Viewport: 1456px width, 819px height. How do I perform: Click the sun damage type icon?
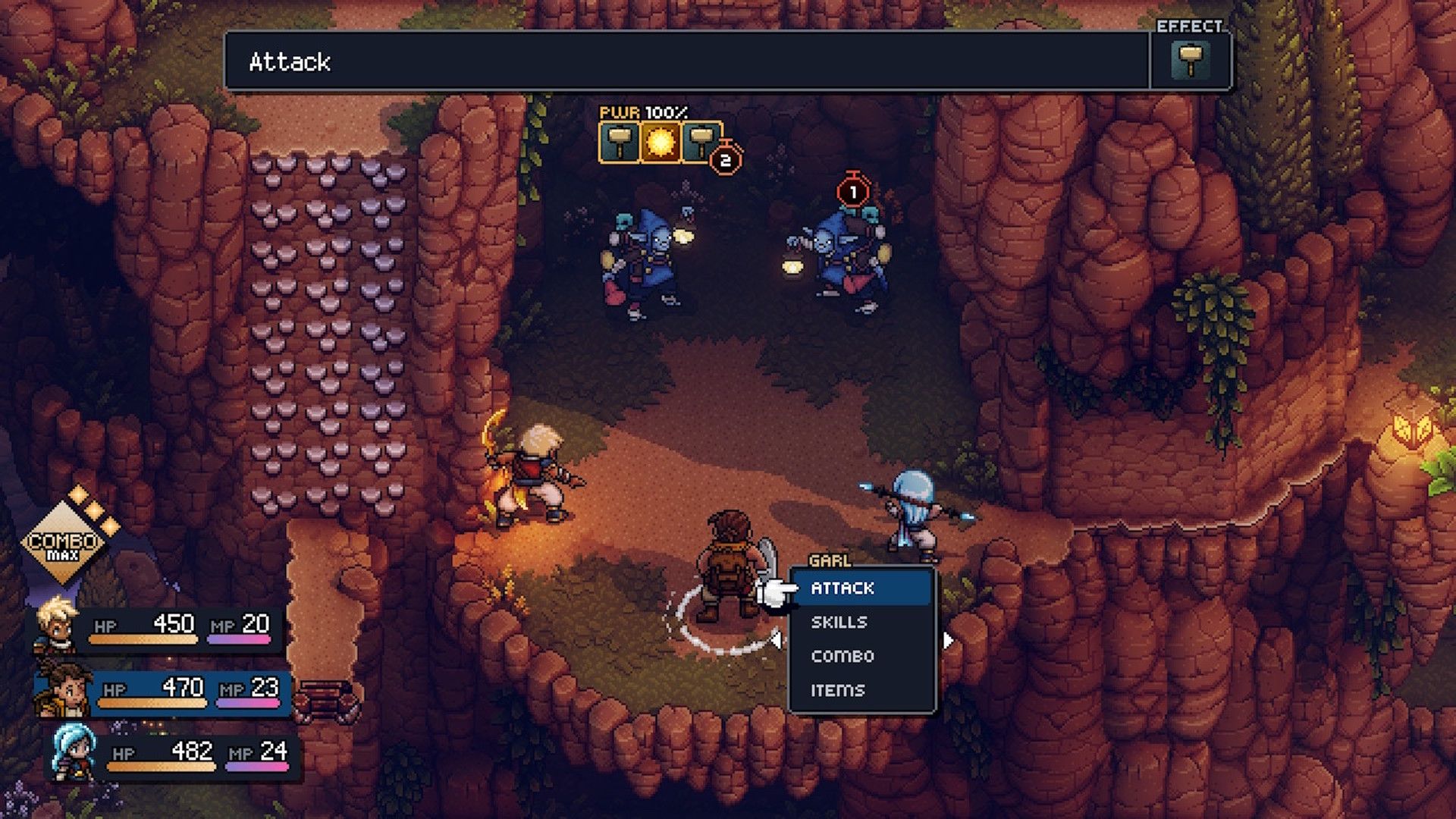(x=661, y=143)
